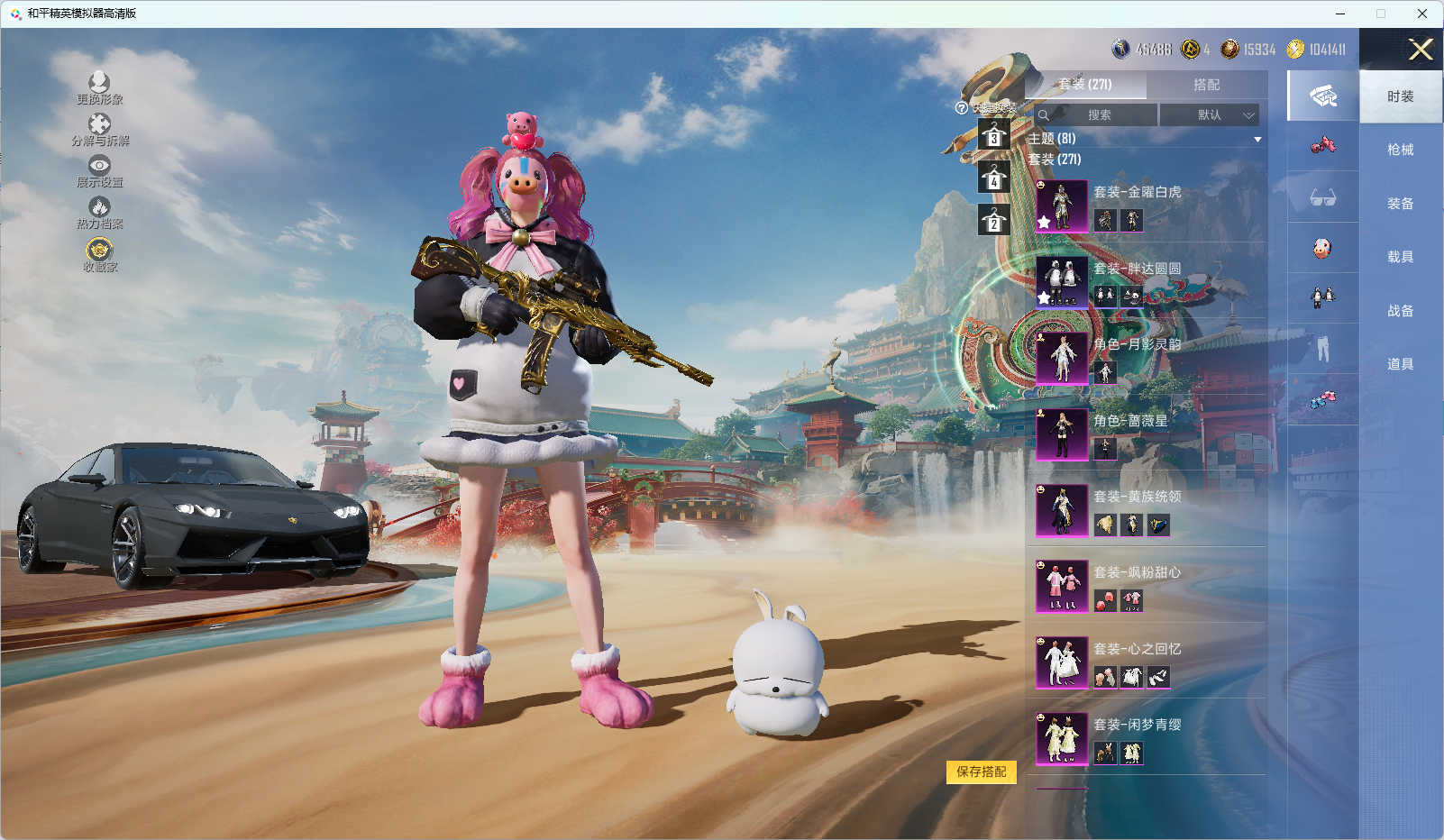Viewport: 1444px width, 840px height.
Task: Minimize the emulator window
Action: [1340, 14]
